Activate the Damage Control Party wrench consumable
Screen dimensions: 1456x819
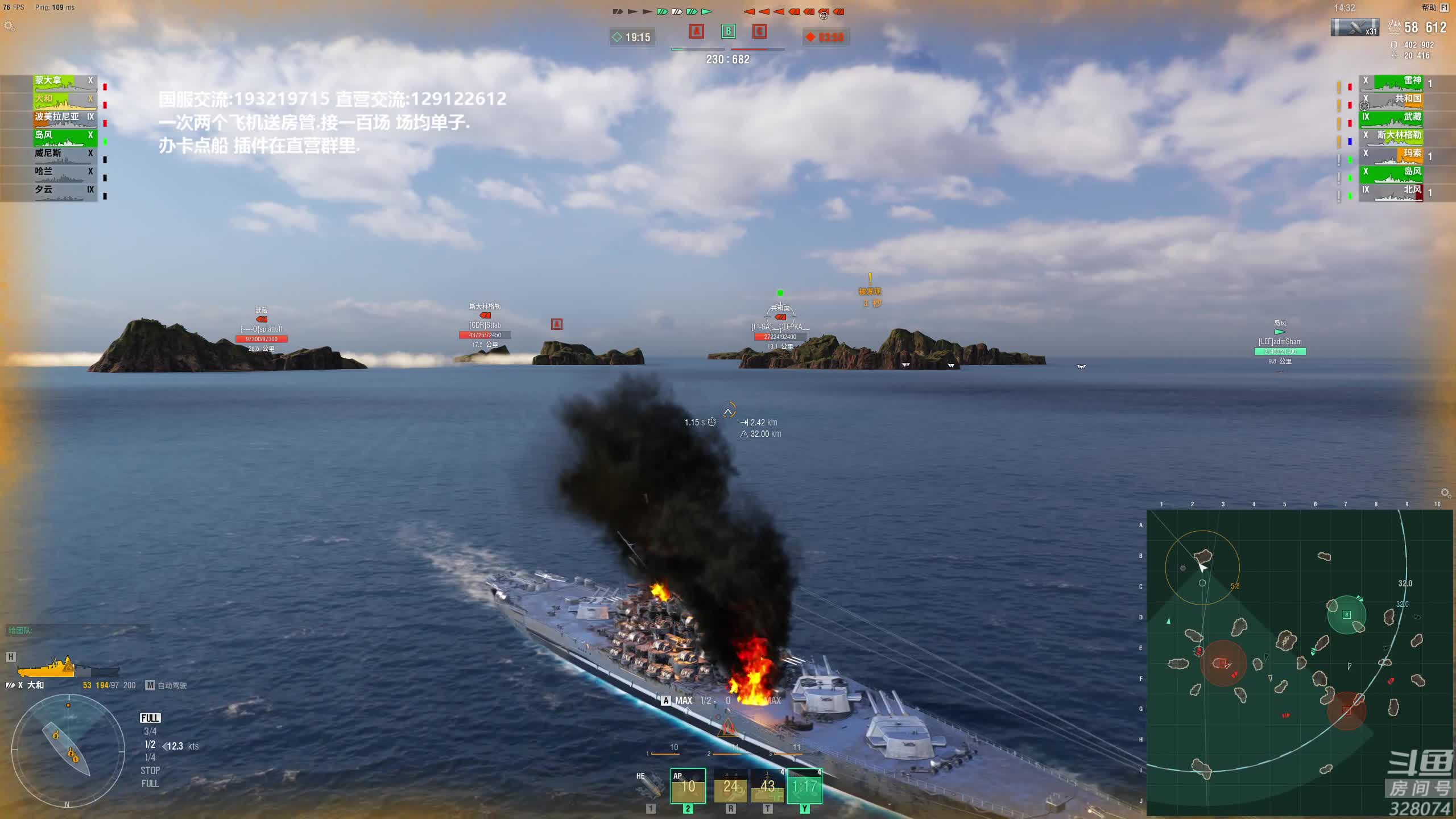click(x=730, y=786)
